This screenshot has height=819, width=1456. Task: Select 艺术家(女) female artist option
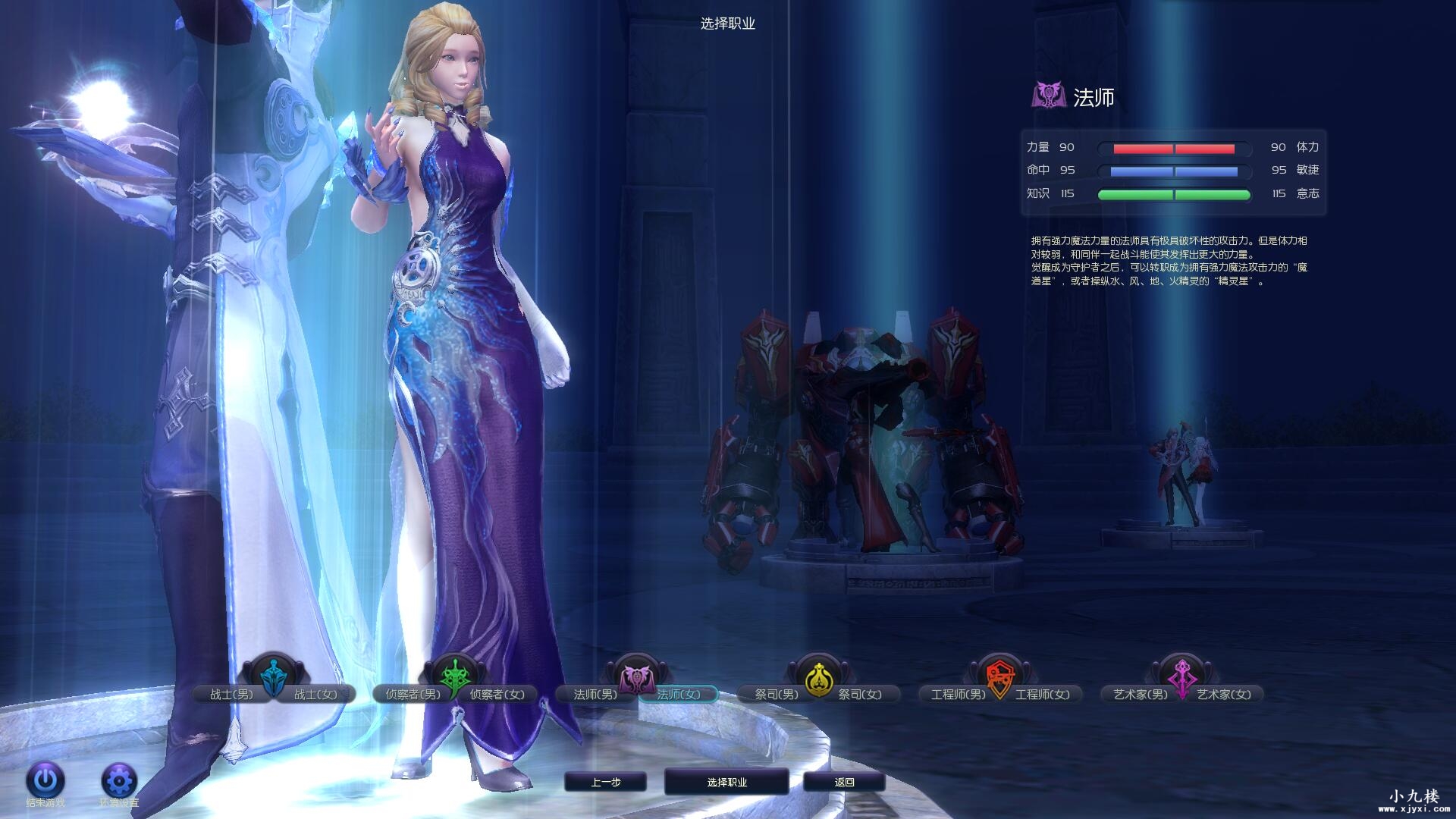pyautogui.click(x=1222, y=693)
